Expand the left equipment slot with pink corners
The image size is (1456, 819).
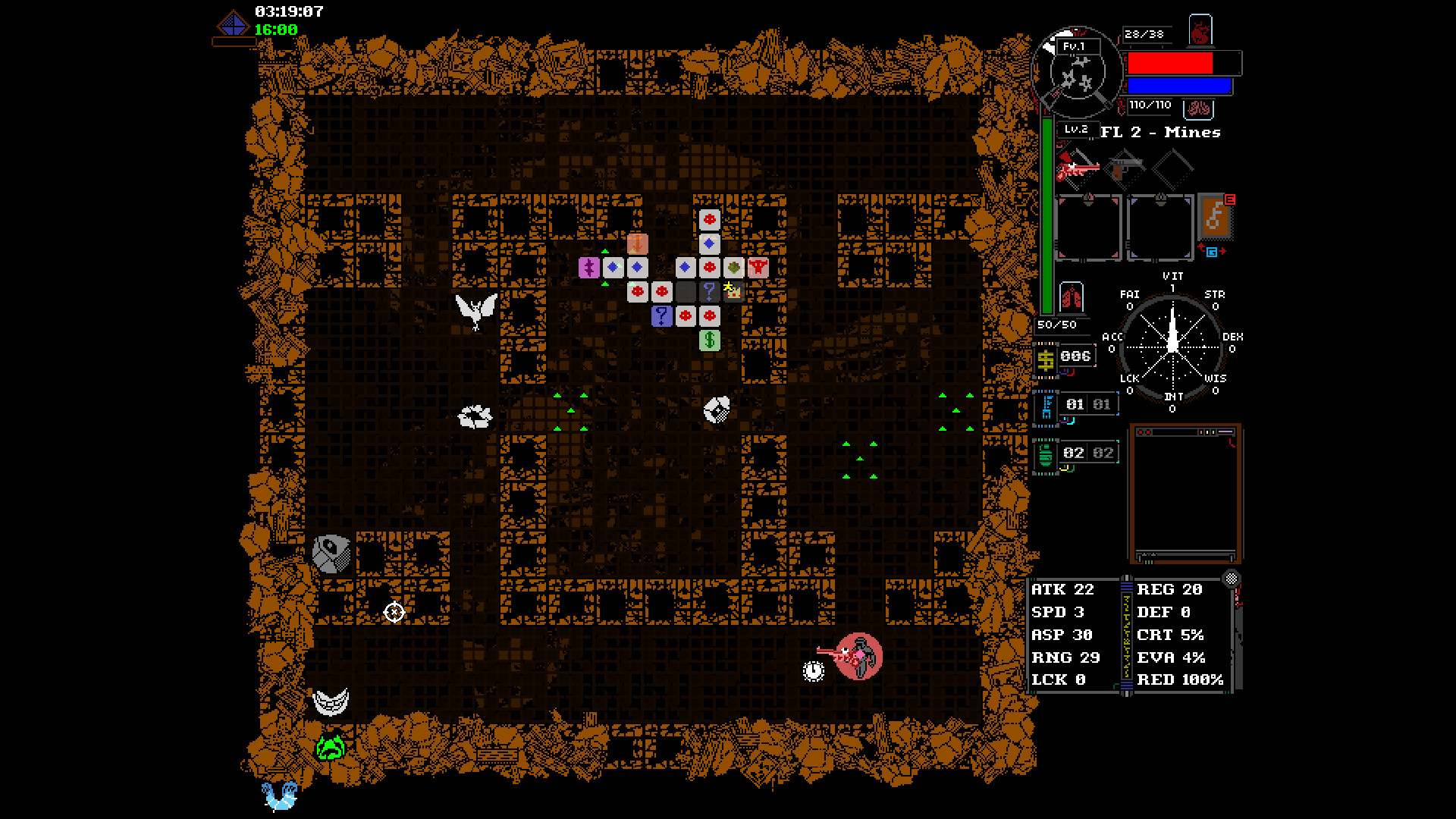[x=1089, y=227]
